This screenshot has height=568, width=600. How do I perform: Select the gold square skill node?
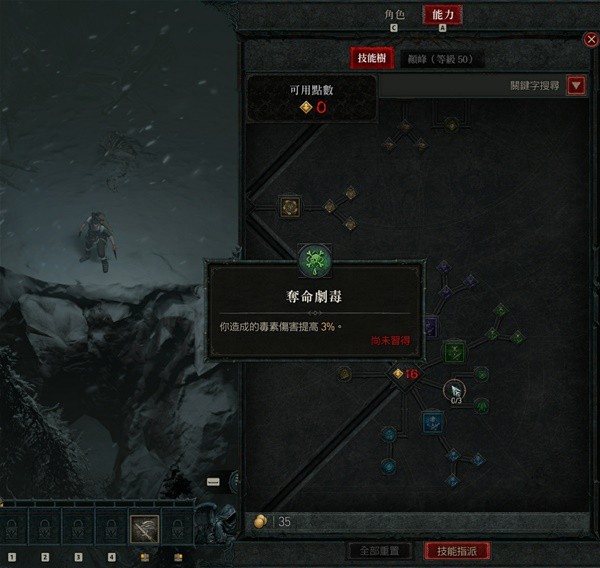291,207
